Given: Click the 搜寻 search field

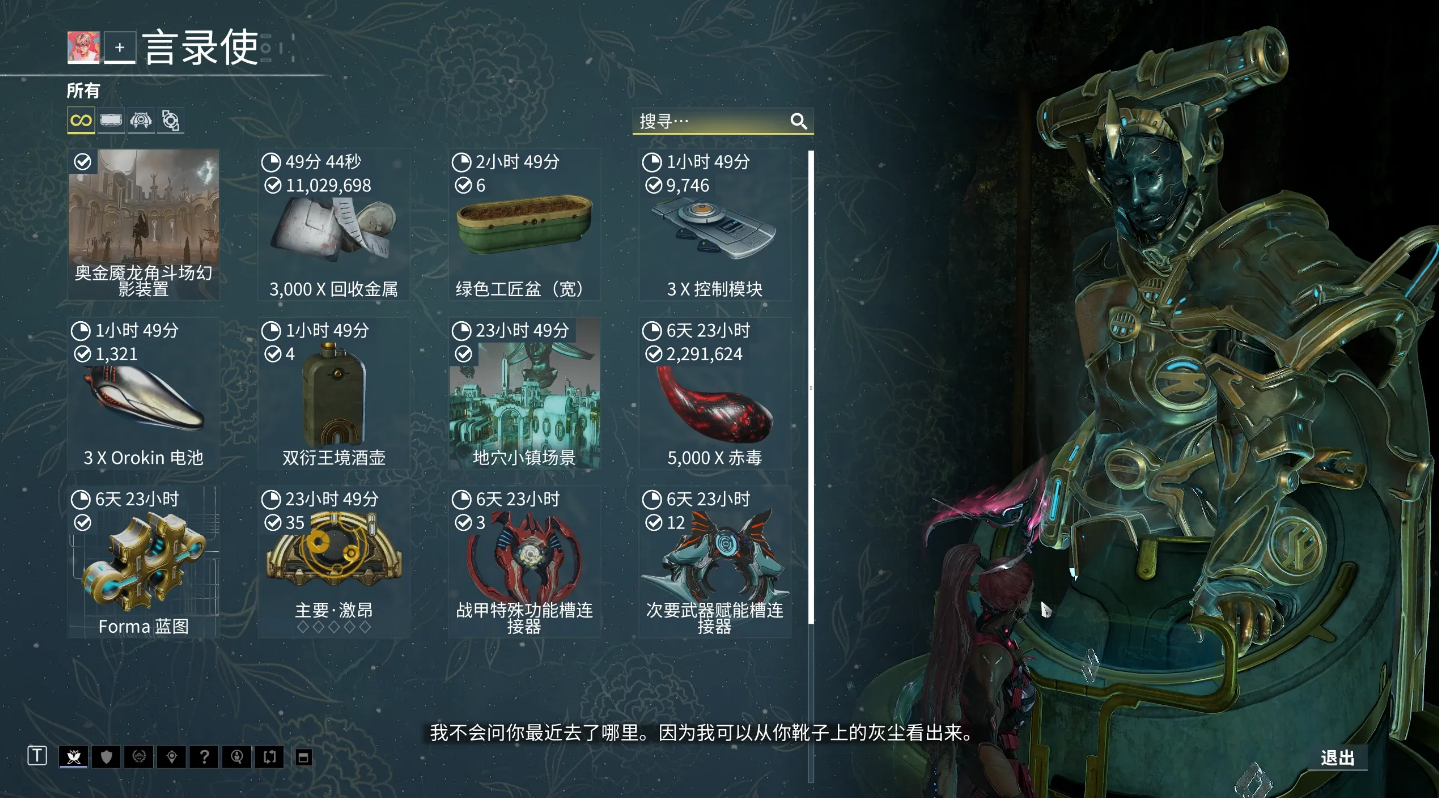Looking at the screenshot, I should click(710, 121).
